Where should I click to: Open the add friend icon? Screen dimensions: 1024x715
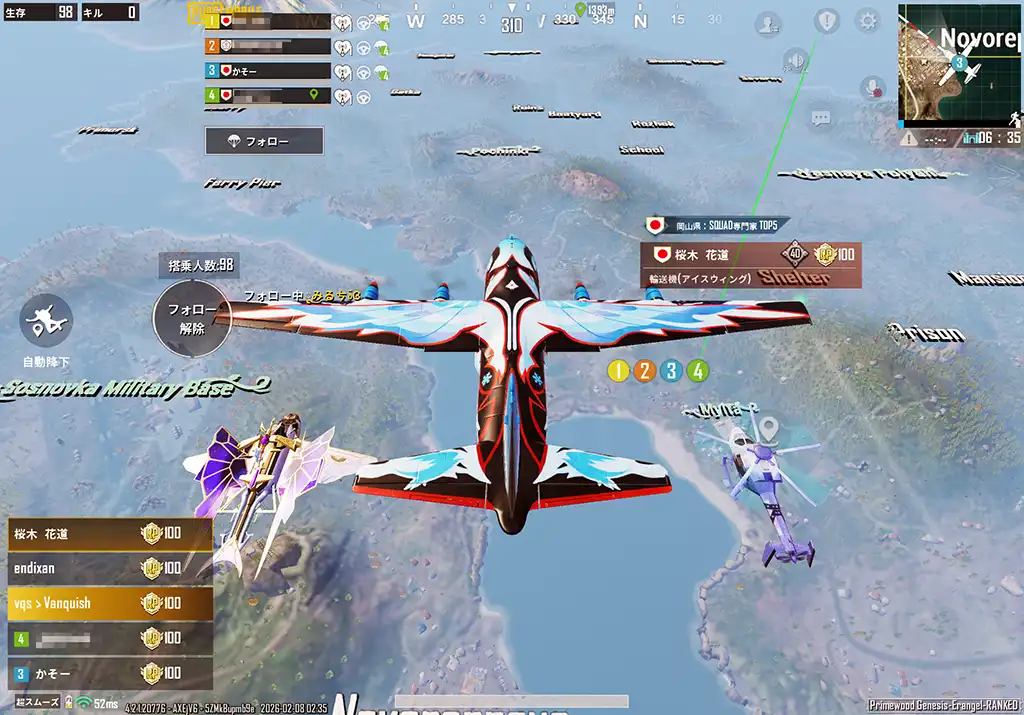pos(768,24)
